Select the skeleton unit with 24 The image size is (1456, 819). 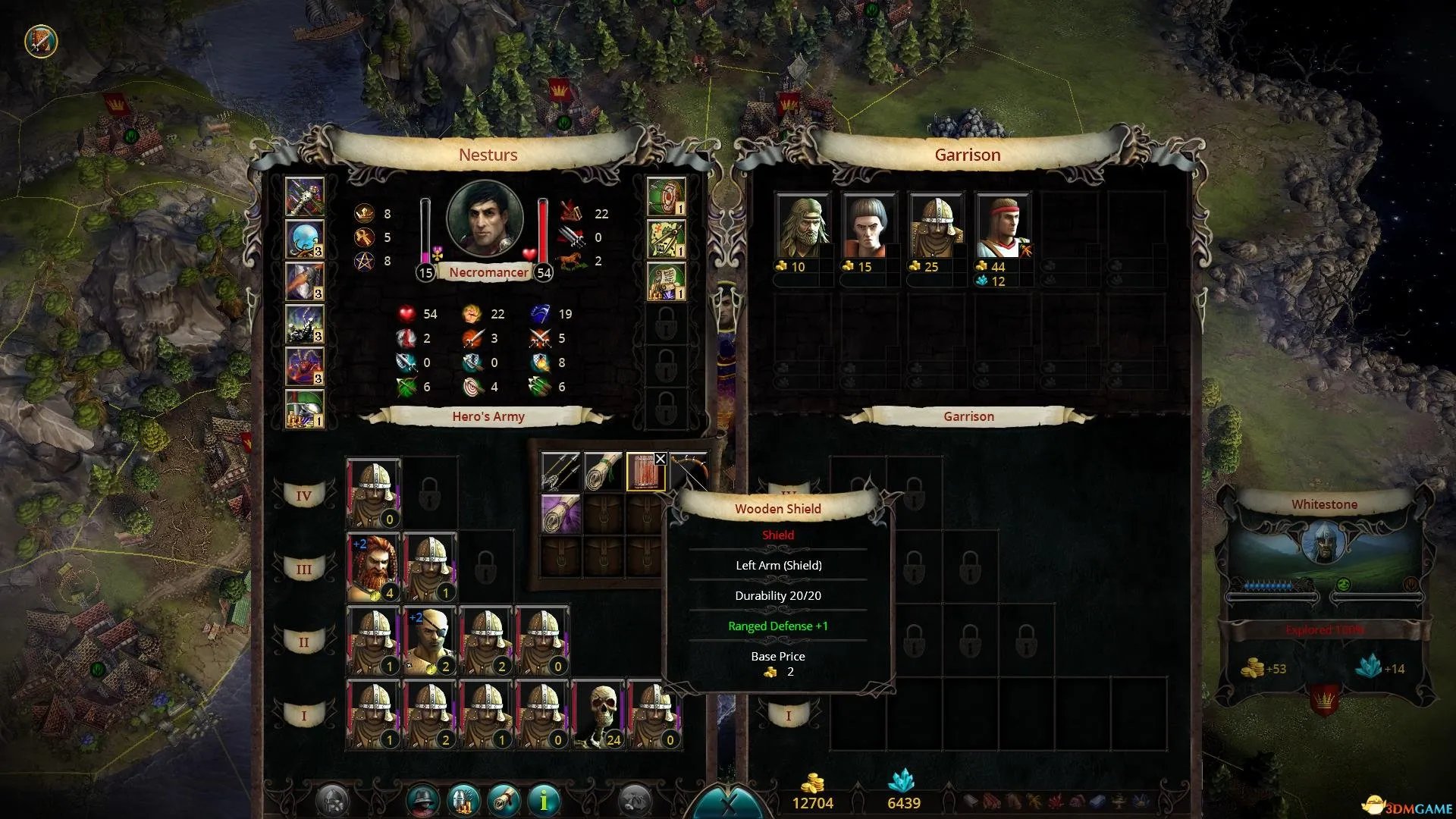pos(598,714)
